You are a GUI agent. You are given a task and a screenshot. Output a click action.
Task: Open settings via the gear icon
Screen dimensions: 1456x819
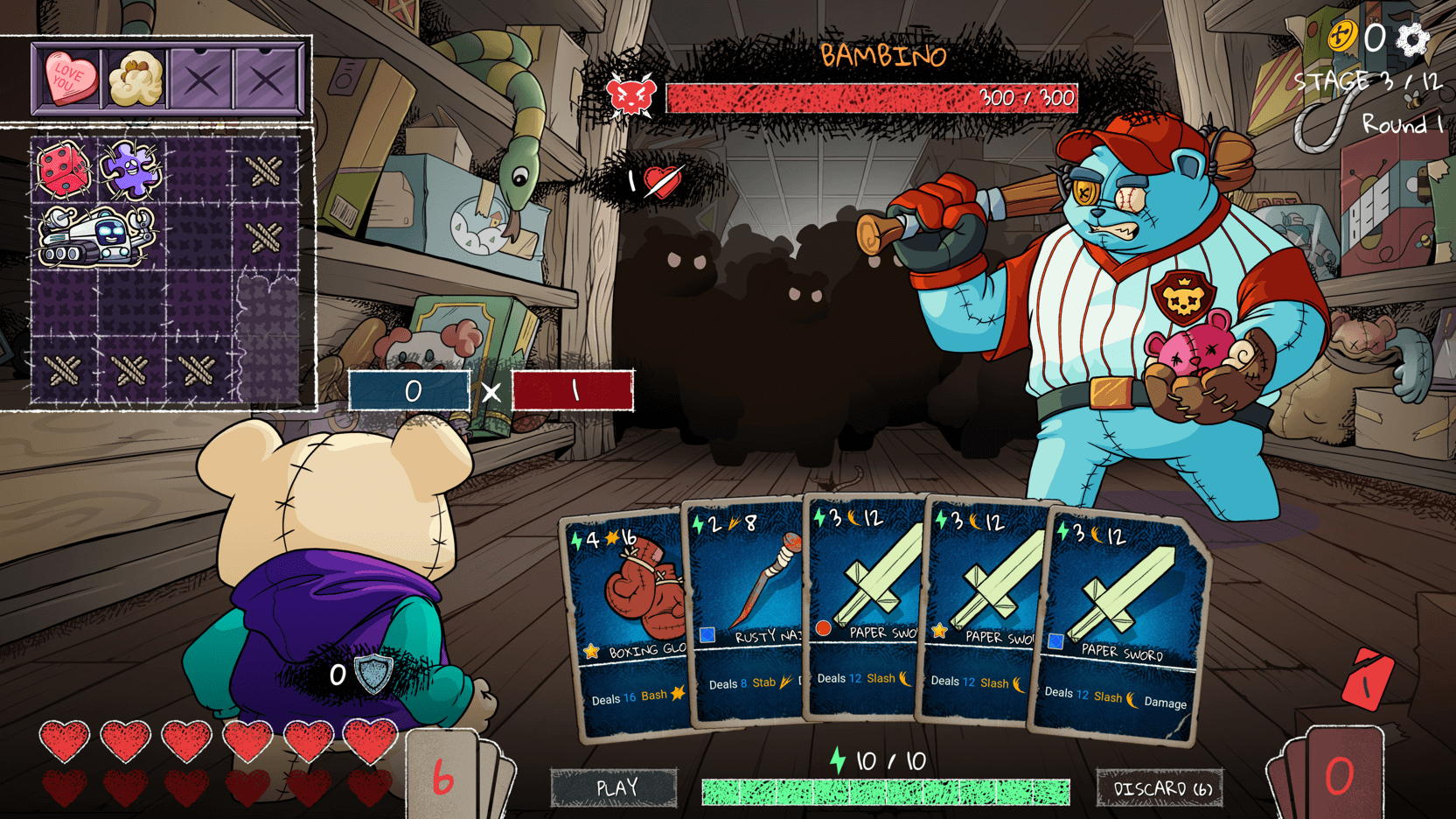[x=1412, y=38]
